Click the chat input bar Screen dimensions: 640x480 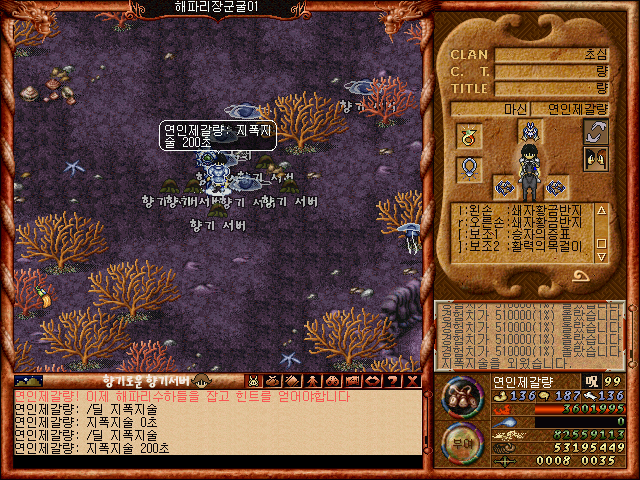pyautogui.click(x=215, y=463)
